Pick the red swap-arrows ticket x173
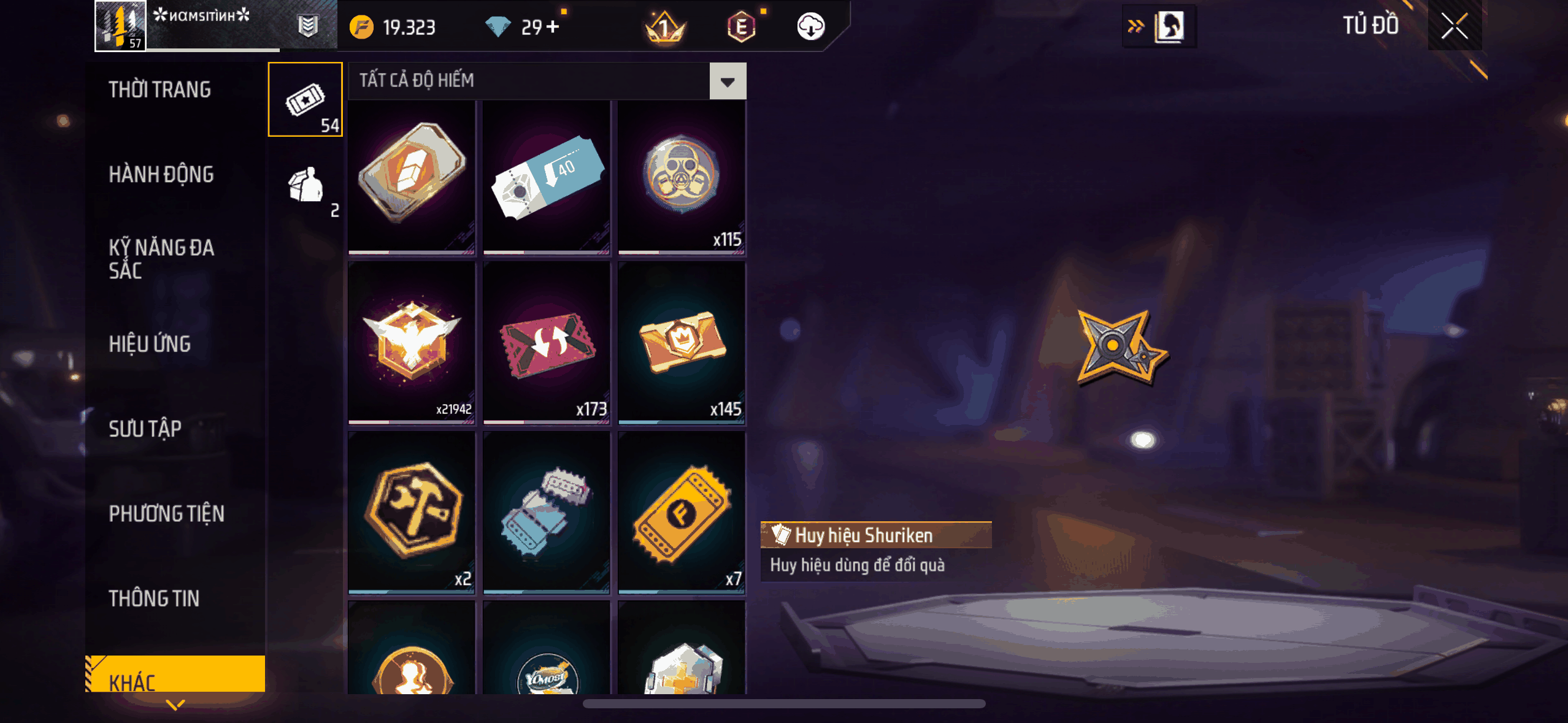Image resolution: width=1568 pixels, height=723 pixels. pos(547,342)
